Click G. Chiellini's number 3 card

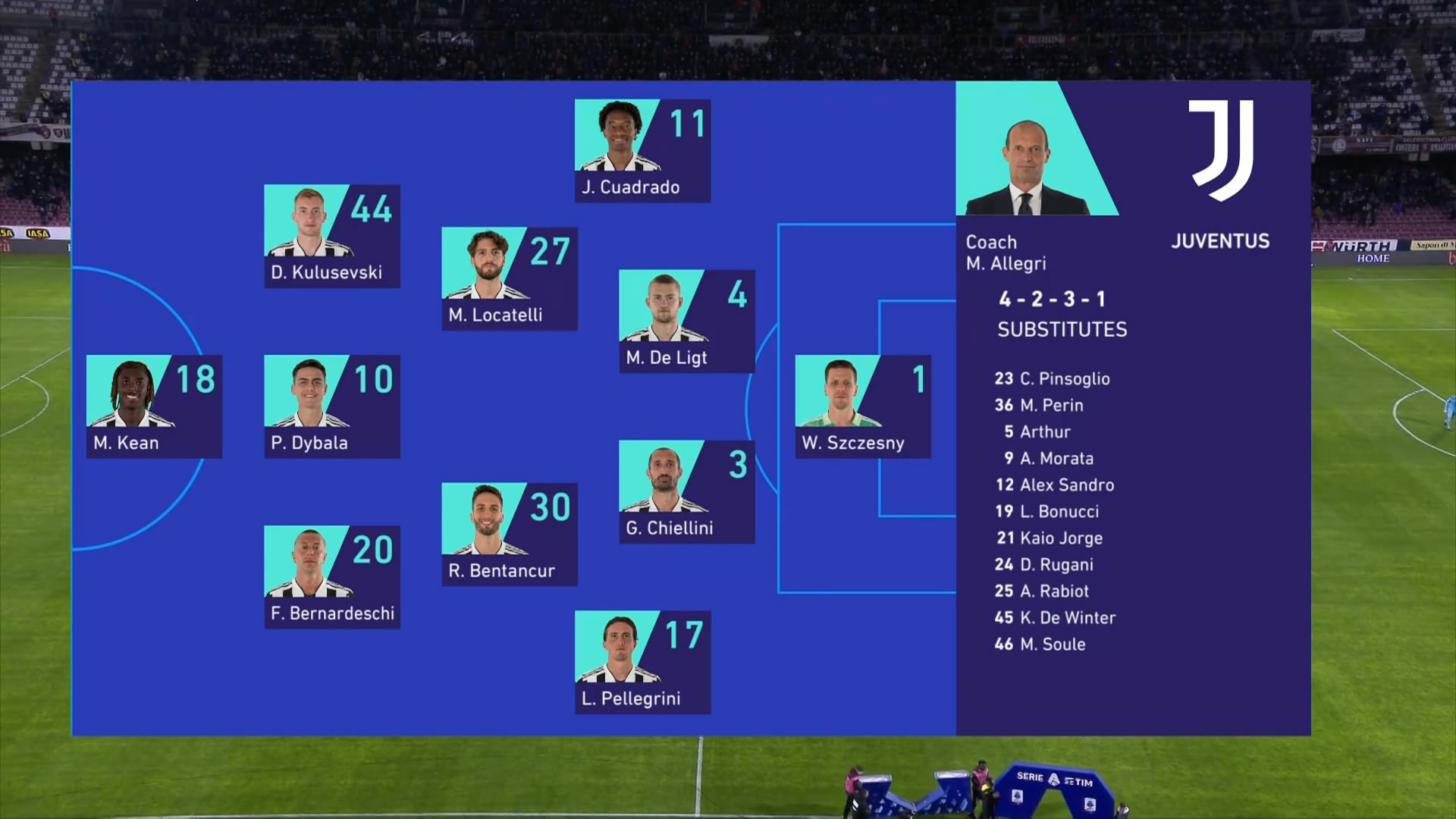tap(686, 491)
